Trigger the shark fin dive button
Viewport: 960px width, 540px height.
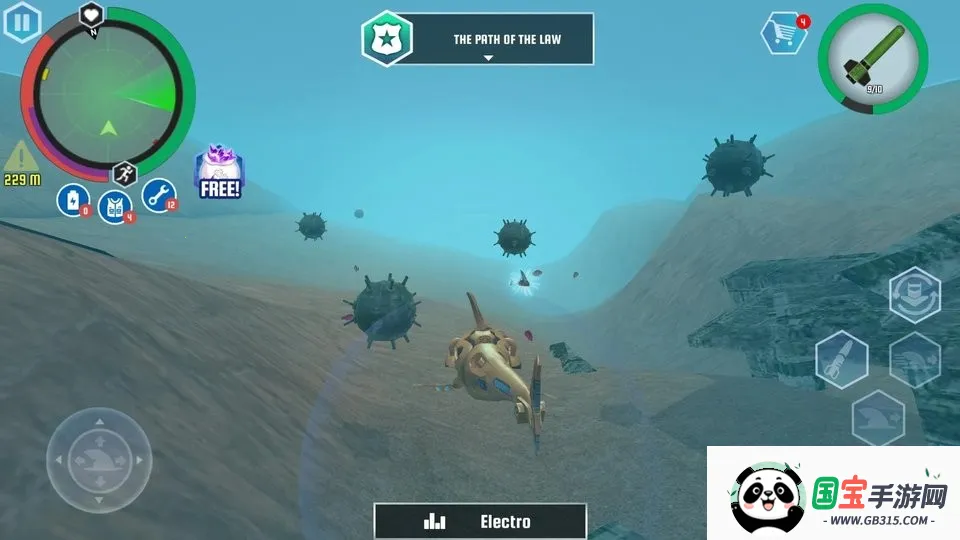point(877,417)
